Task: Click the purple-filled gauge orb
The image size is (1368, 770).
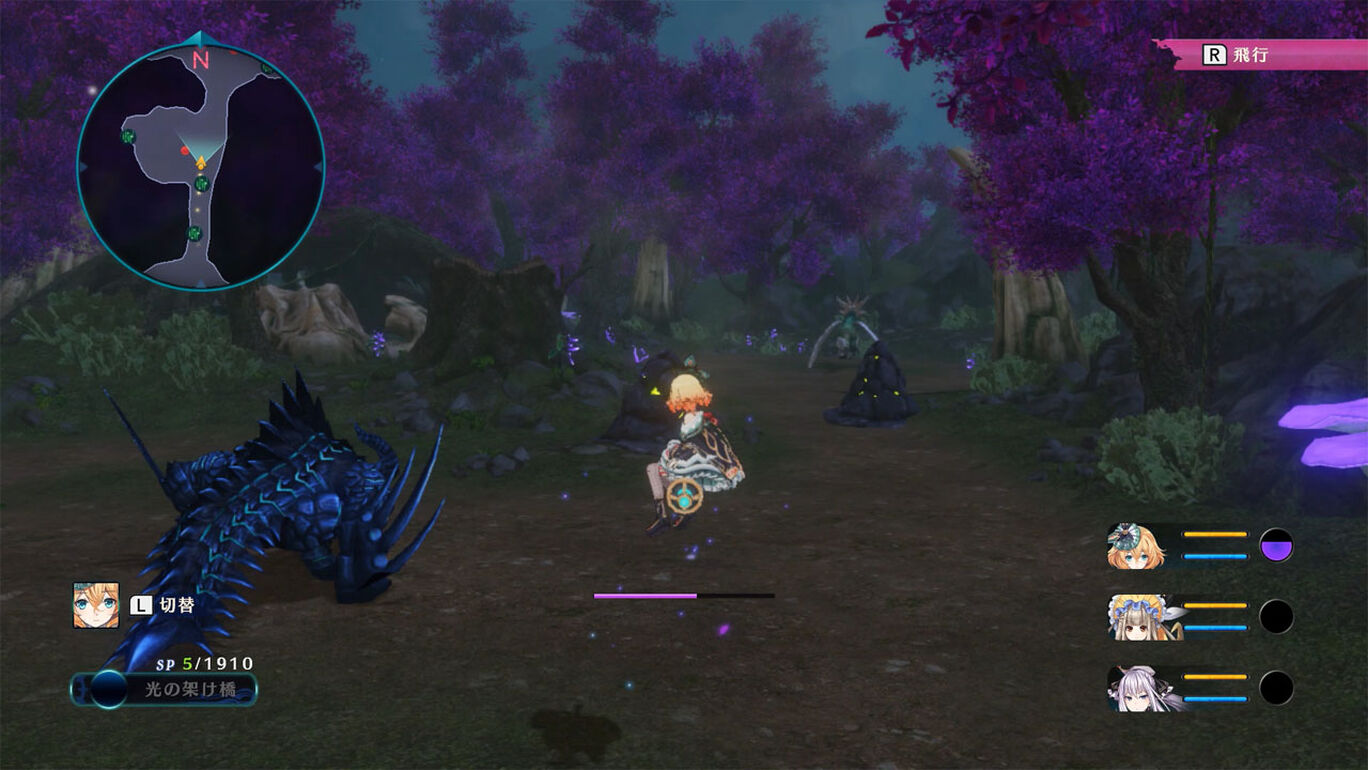Action: (1276, 546)
